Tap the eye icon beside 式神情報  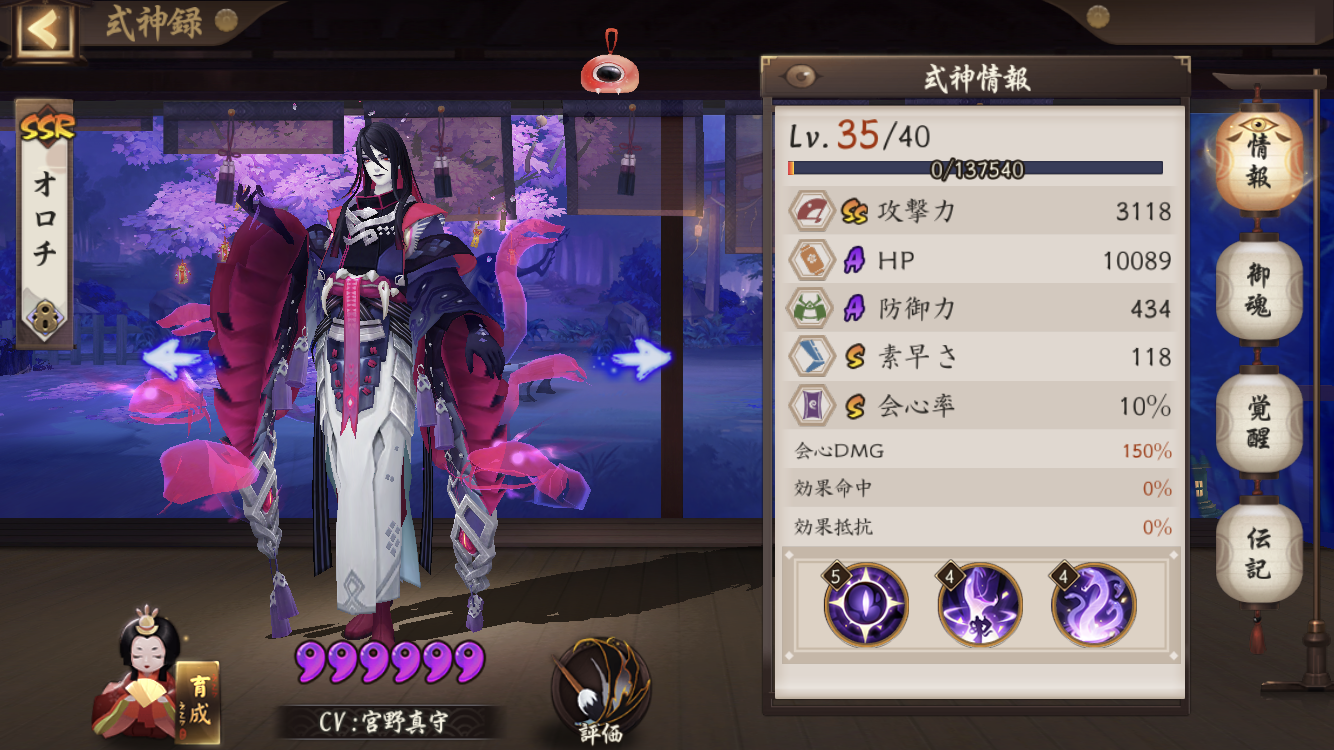(x=799, y=78)
